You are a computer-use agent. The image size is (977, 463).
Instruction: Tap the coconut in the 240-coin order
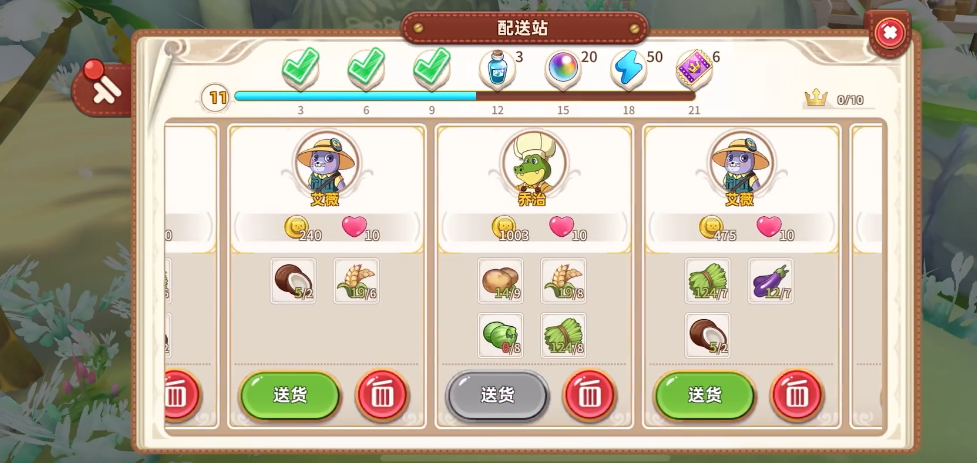(x=294, y=281)
